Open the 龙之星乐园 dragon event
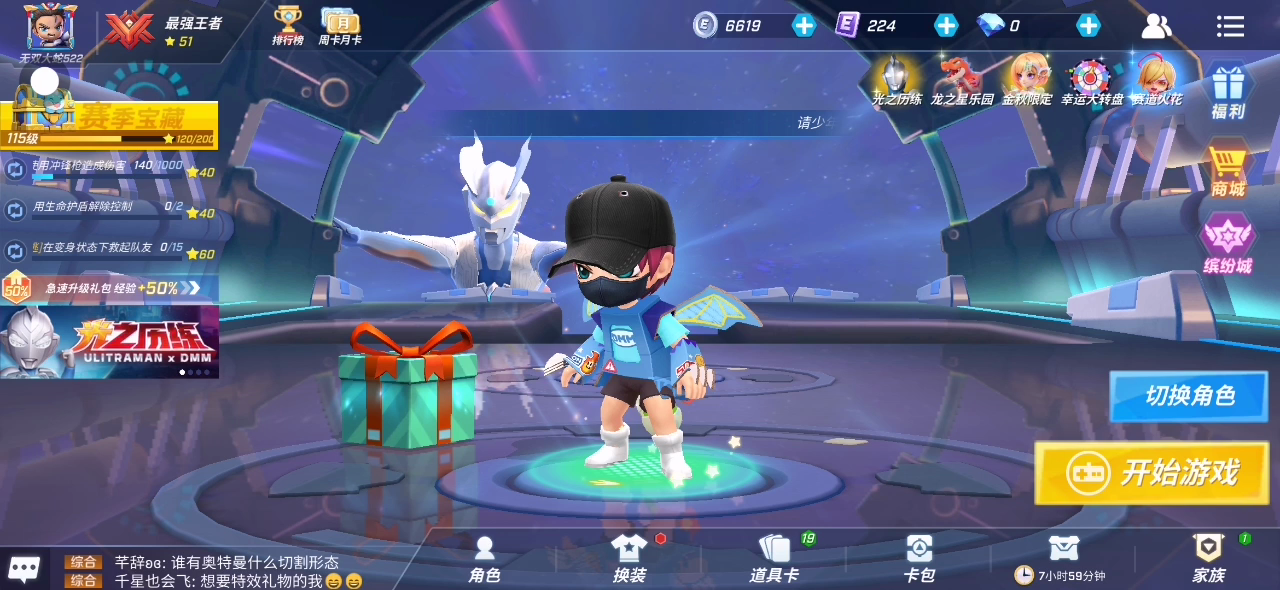This screenshot has width=1280, height=590. [x=961, y=80]
